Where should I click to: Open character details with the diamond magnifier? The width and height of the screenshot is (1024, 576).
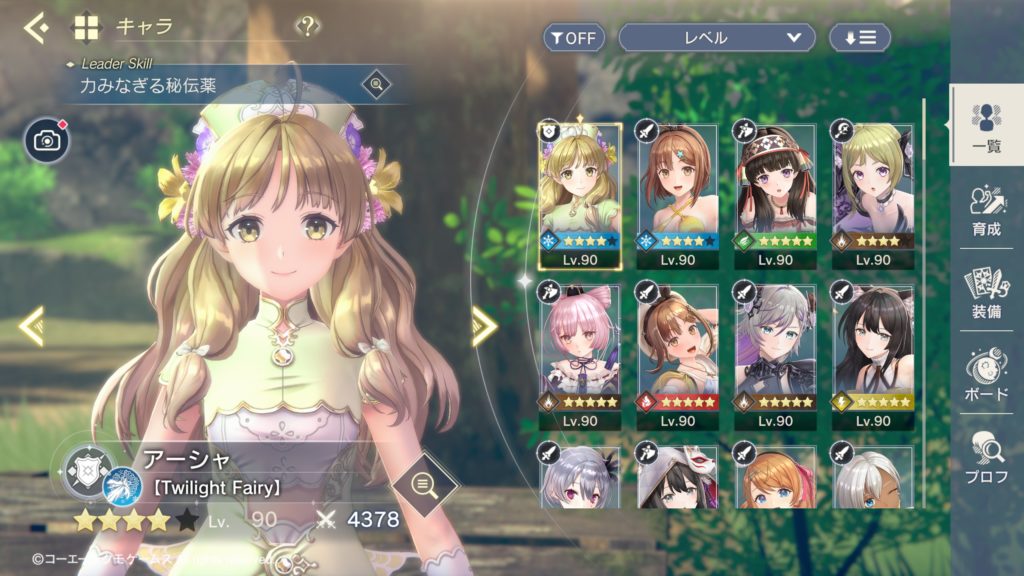pos(424,487)
